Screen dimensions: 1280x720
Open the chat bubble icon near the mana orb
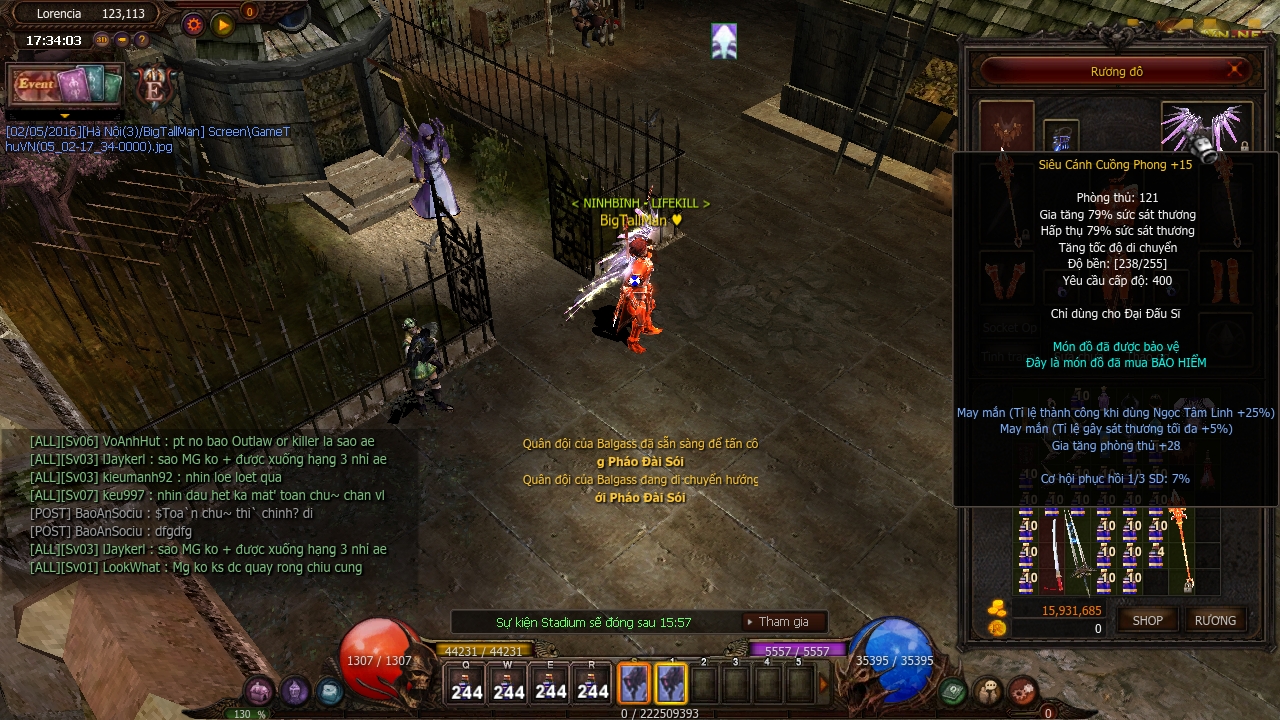click(987, 691)
